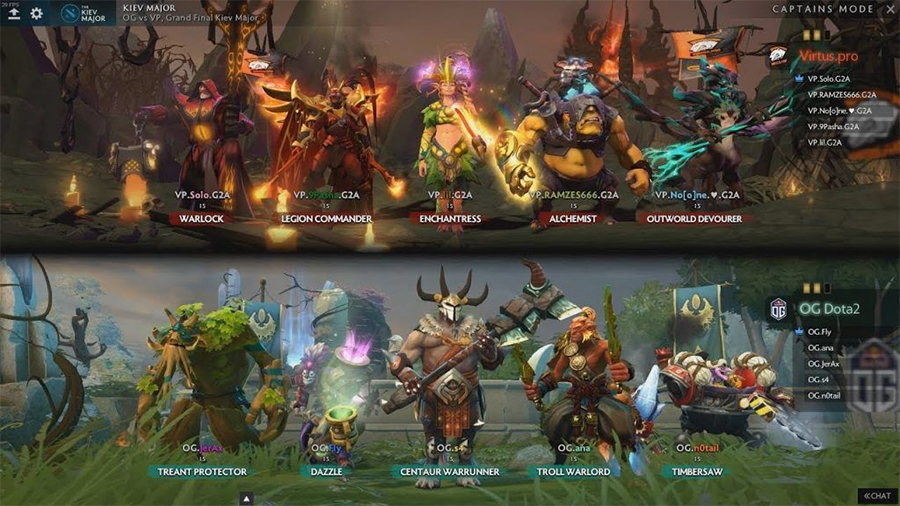This screenshot has width=900, height=506.
Task: Select VP.RAMZES666.G2A in the roster list
Action: pyautogui.click(x=844, y=95)
